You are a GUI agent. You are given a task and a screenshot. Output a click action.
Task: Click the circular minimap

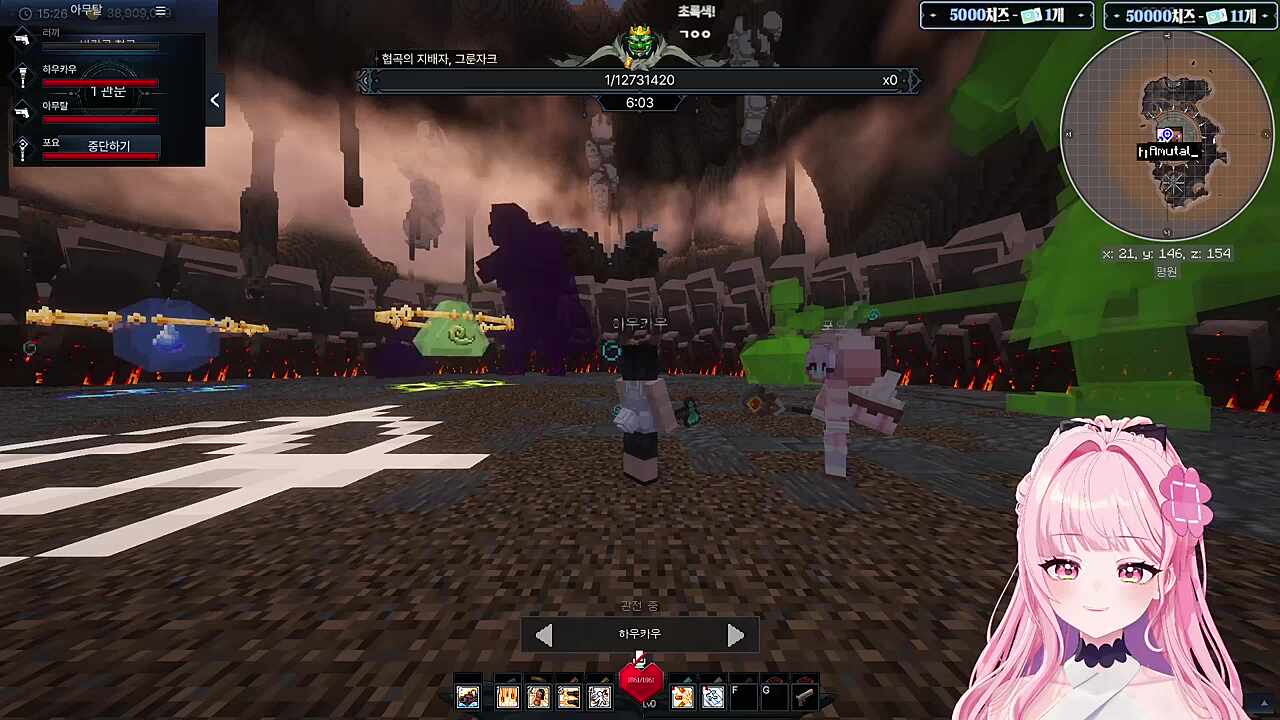[1166, 136]
